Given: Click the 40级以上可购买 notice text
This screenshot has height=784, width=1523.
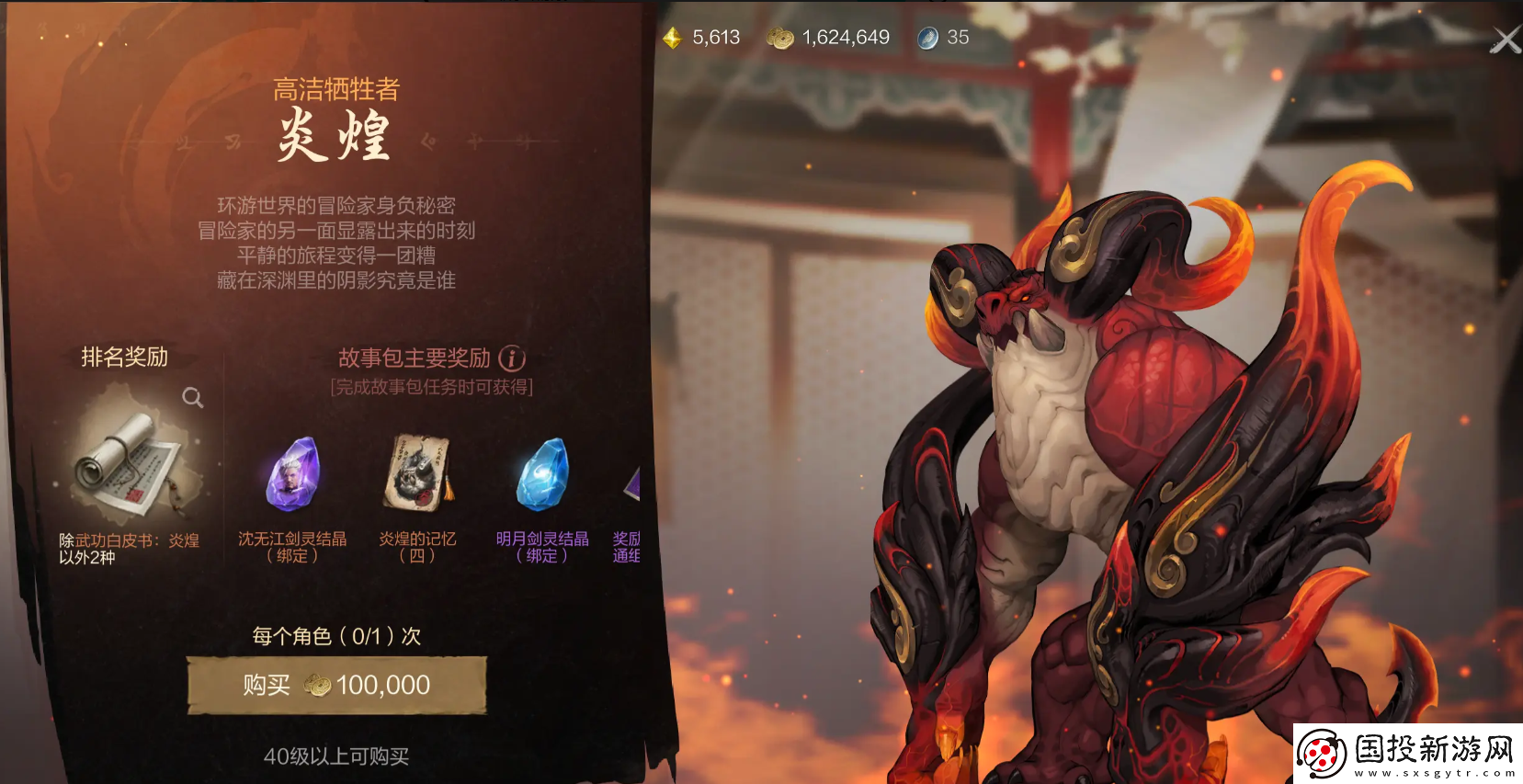Looking at the screenshot, I should (335, 757).
